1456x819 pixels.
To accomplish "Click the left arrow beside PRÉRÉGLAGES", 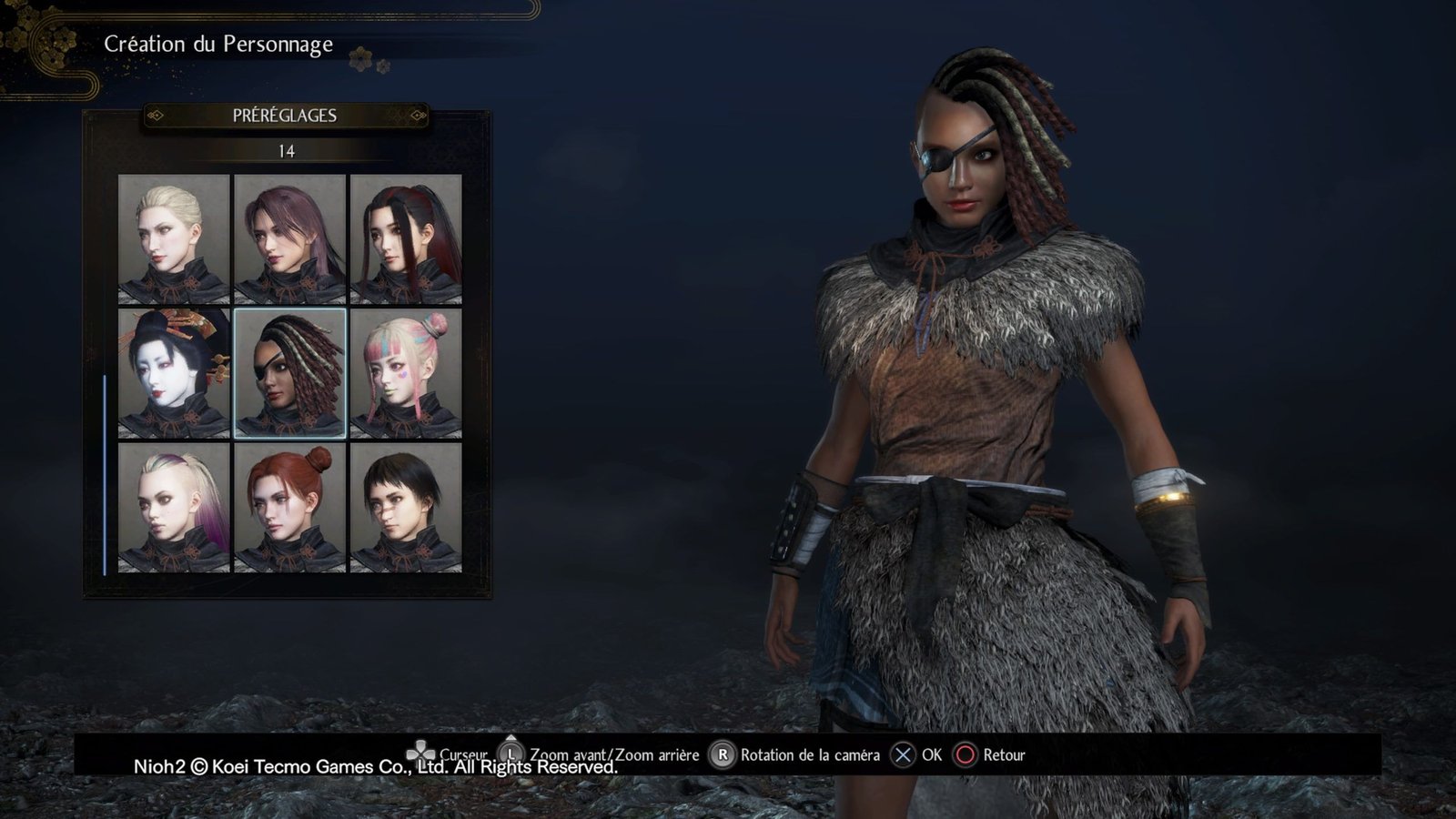I will click(x=155, y=116).
